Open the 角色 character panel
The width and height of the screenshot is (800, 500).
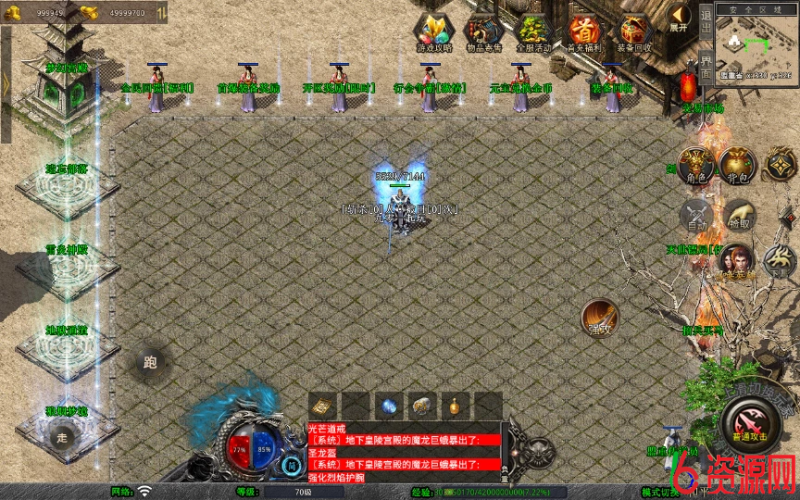click(695, 164)
